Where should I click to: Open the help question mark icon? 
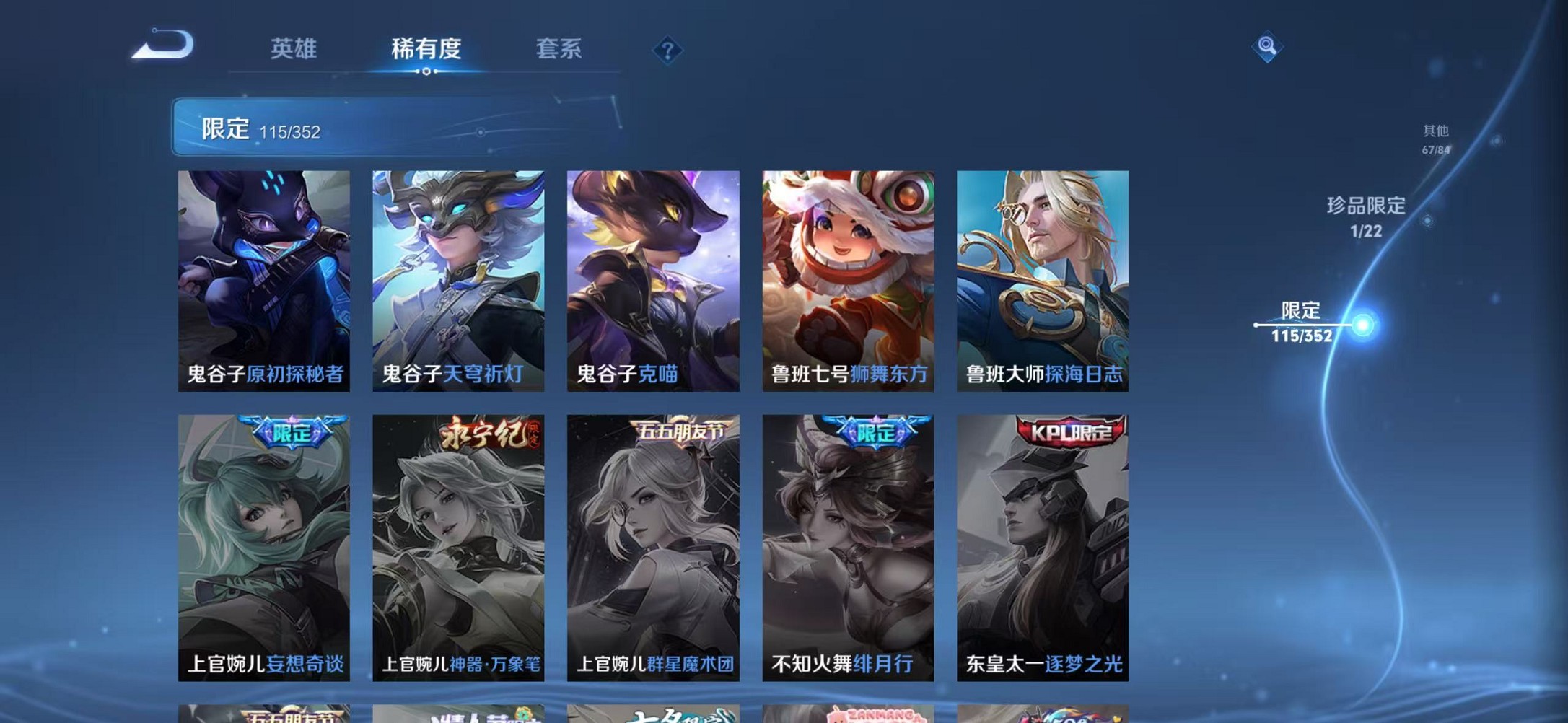click(667, 51)
